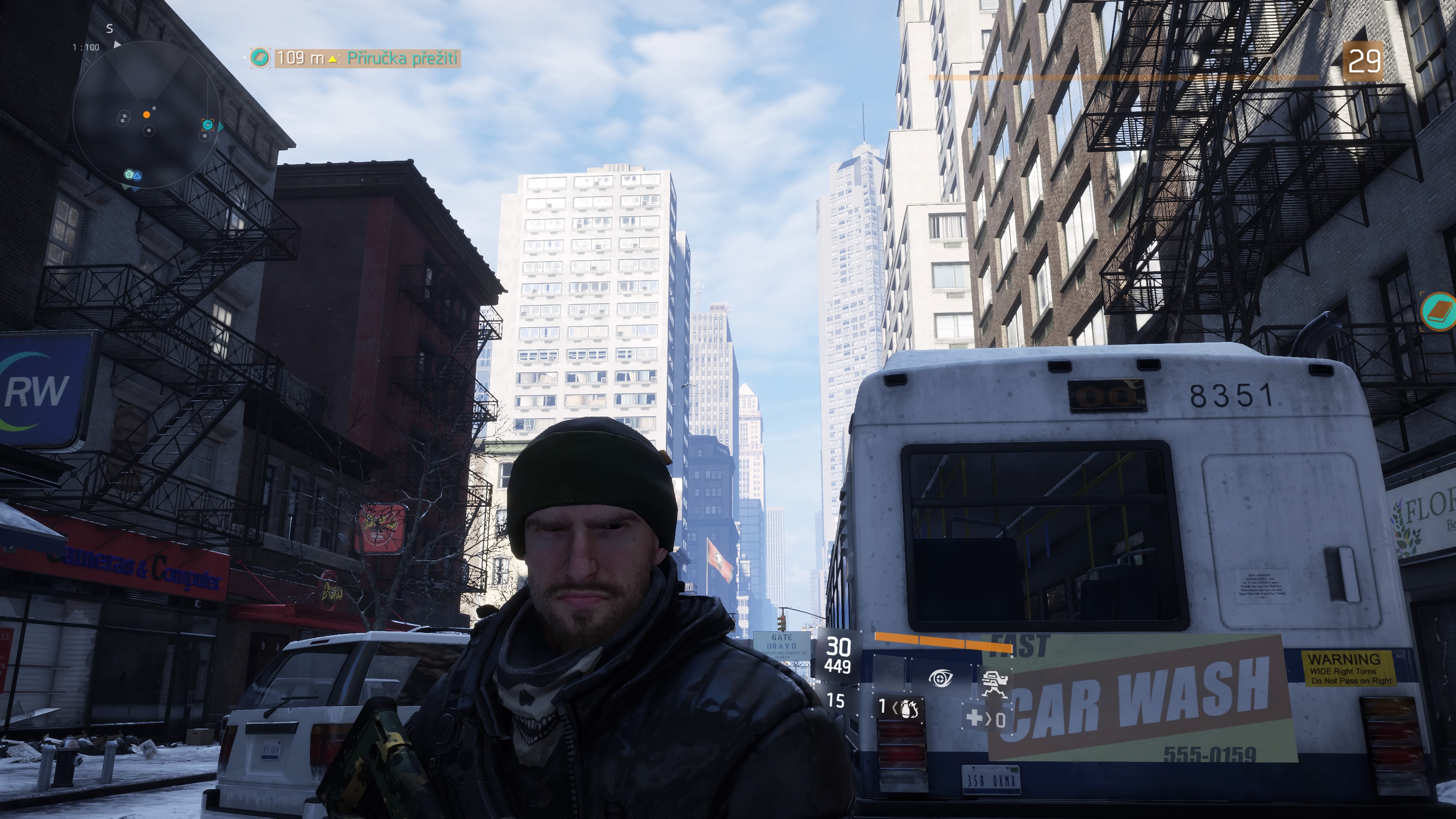Open the circular minimap
The height and width of the screenshot is (819, 1456).
click(x=146, y=115)
